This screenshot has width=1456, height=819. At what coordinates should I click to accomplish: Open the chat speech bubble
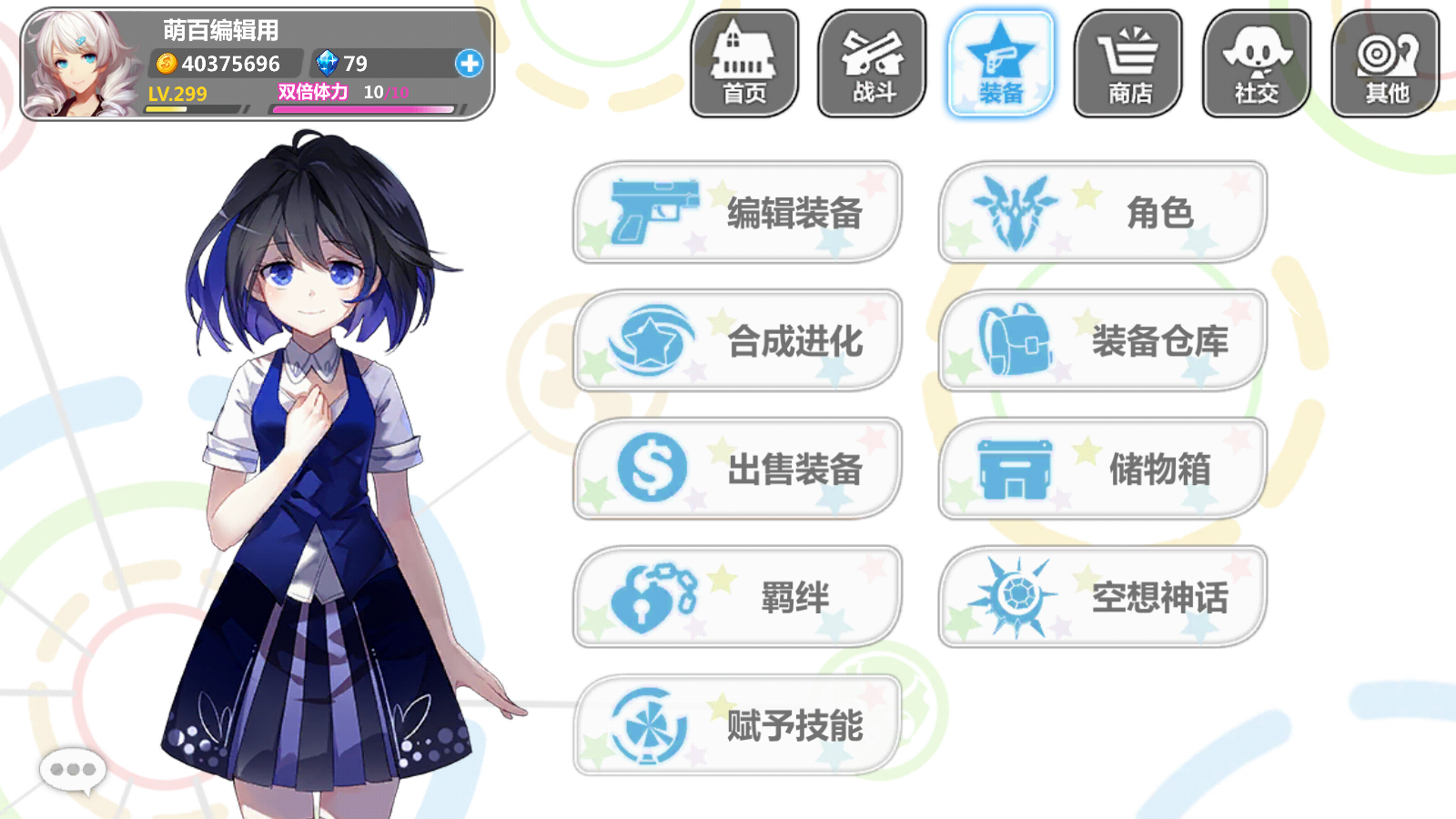73,770
